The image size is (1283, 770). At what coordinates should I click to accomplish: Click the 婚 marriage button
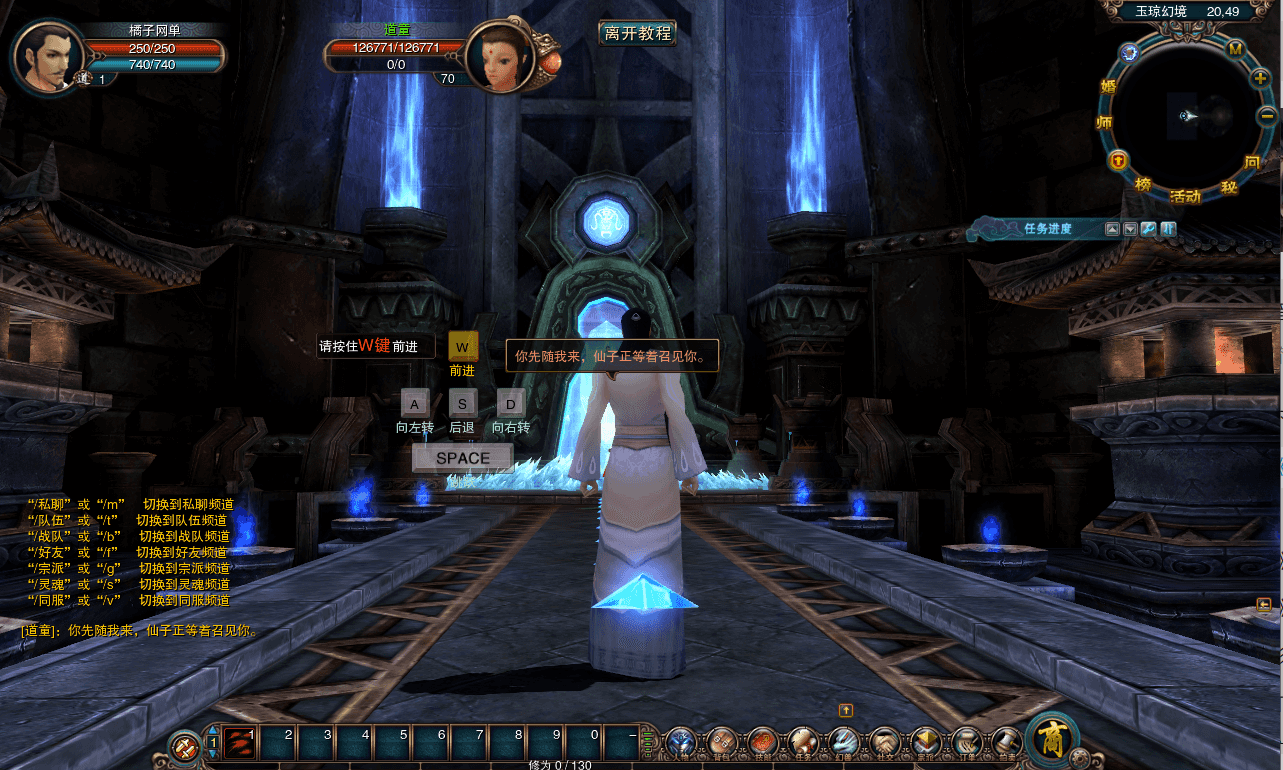pyautogui.click(x=1107, y=86)
